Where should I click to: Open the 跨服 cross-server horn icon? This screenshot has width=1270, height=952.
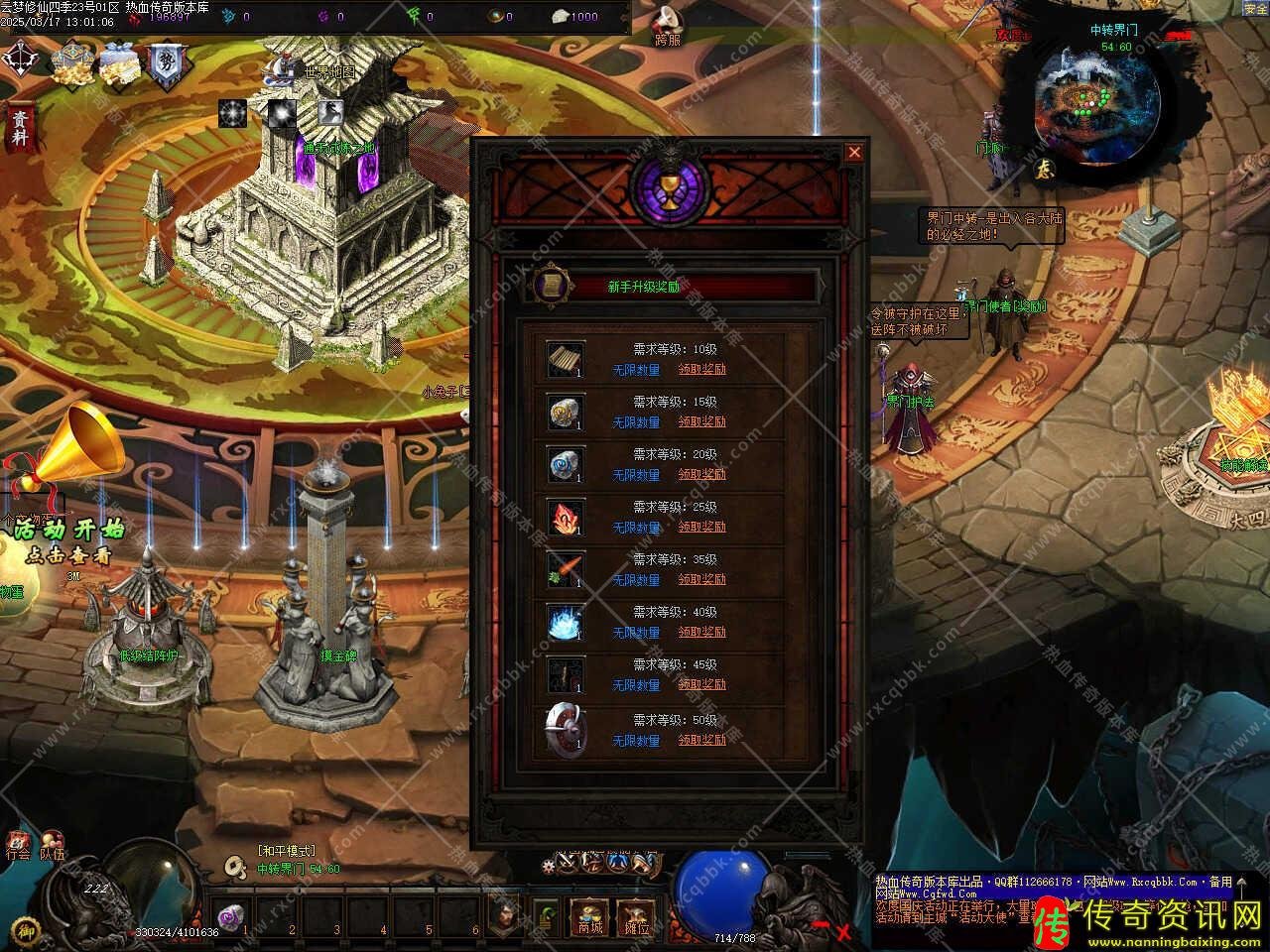coord(668,25)
